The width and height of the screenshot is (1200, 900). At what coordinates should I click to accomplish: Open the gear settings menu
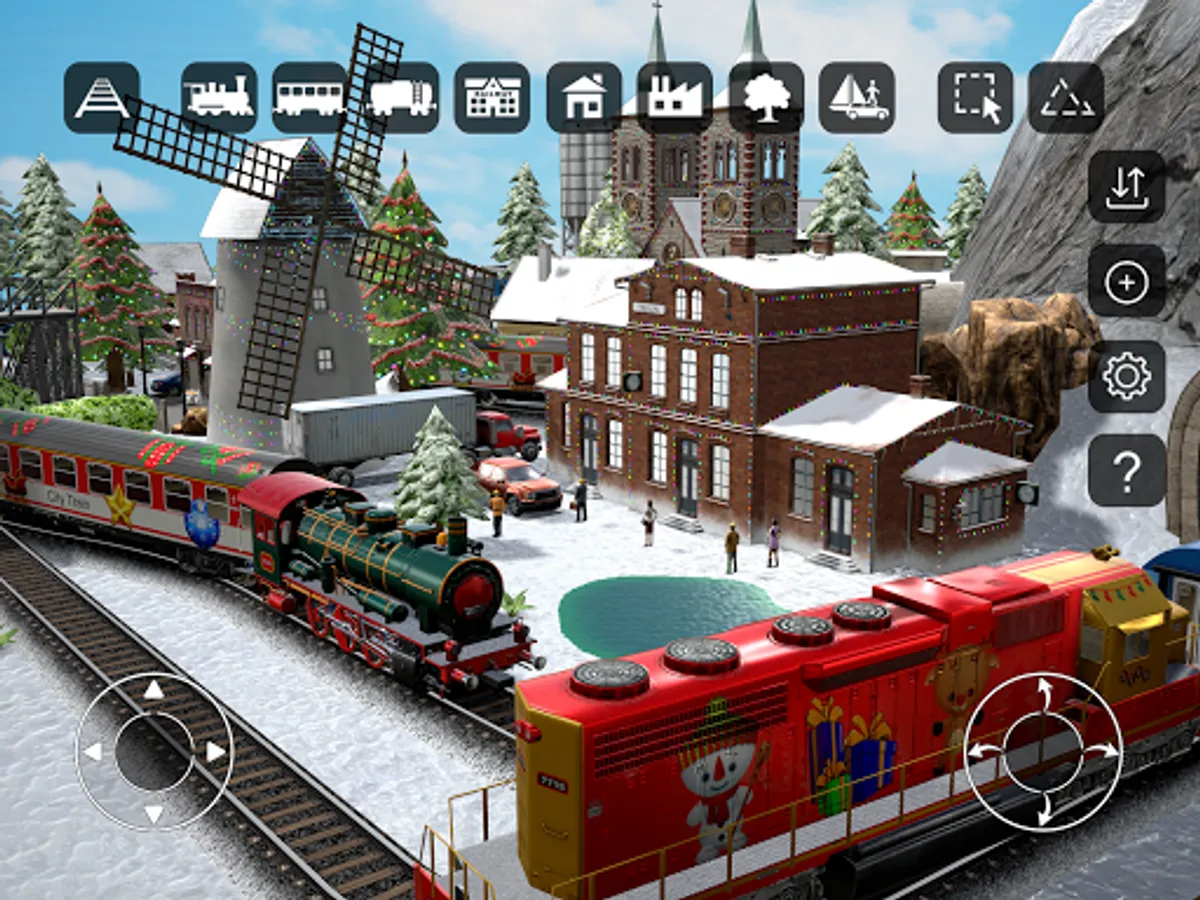1127,377
